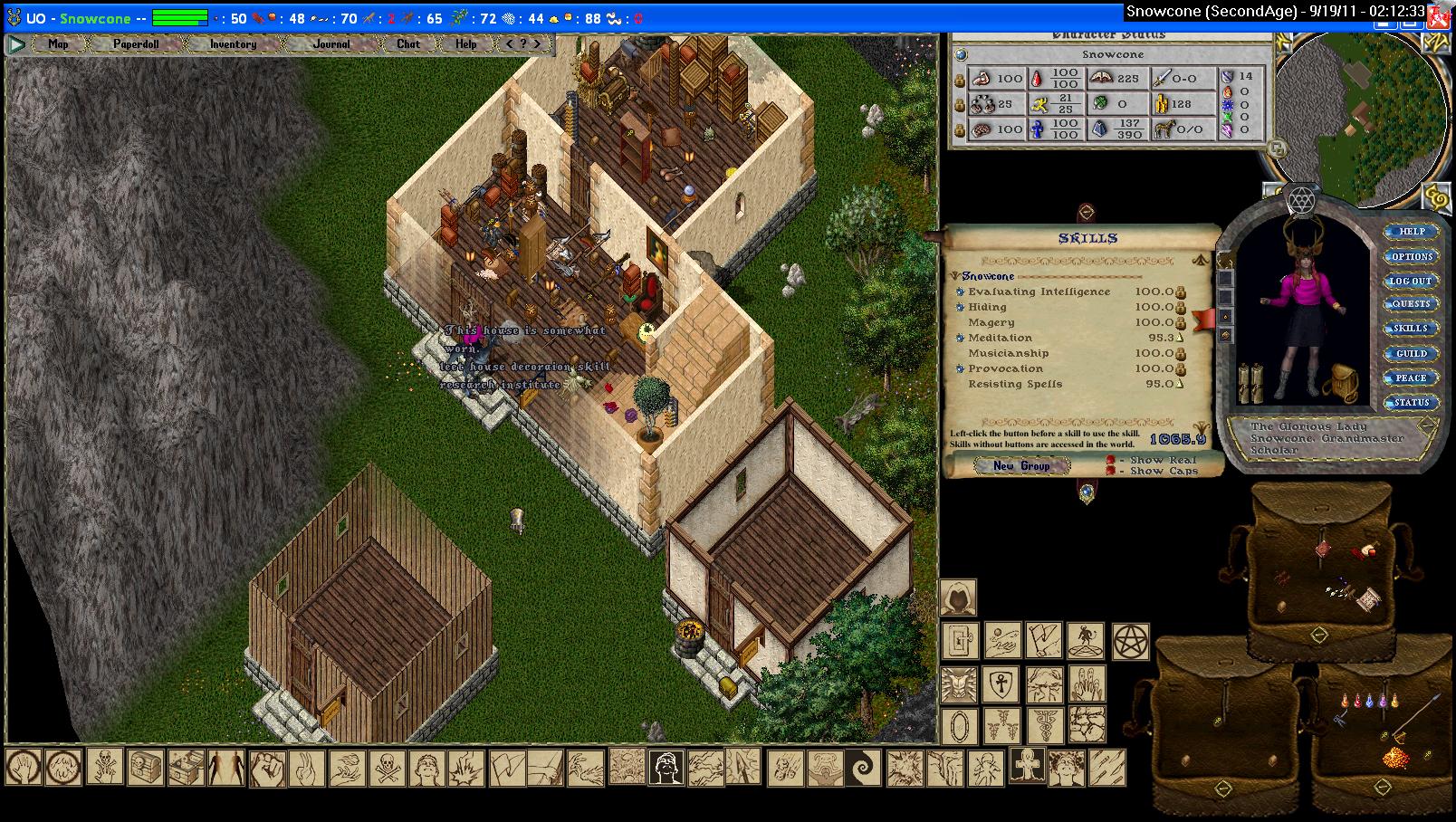Use the Provocation skill button
This screenshot has height=822, width=1456.
pyautogui.click(x=961, y=369)
